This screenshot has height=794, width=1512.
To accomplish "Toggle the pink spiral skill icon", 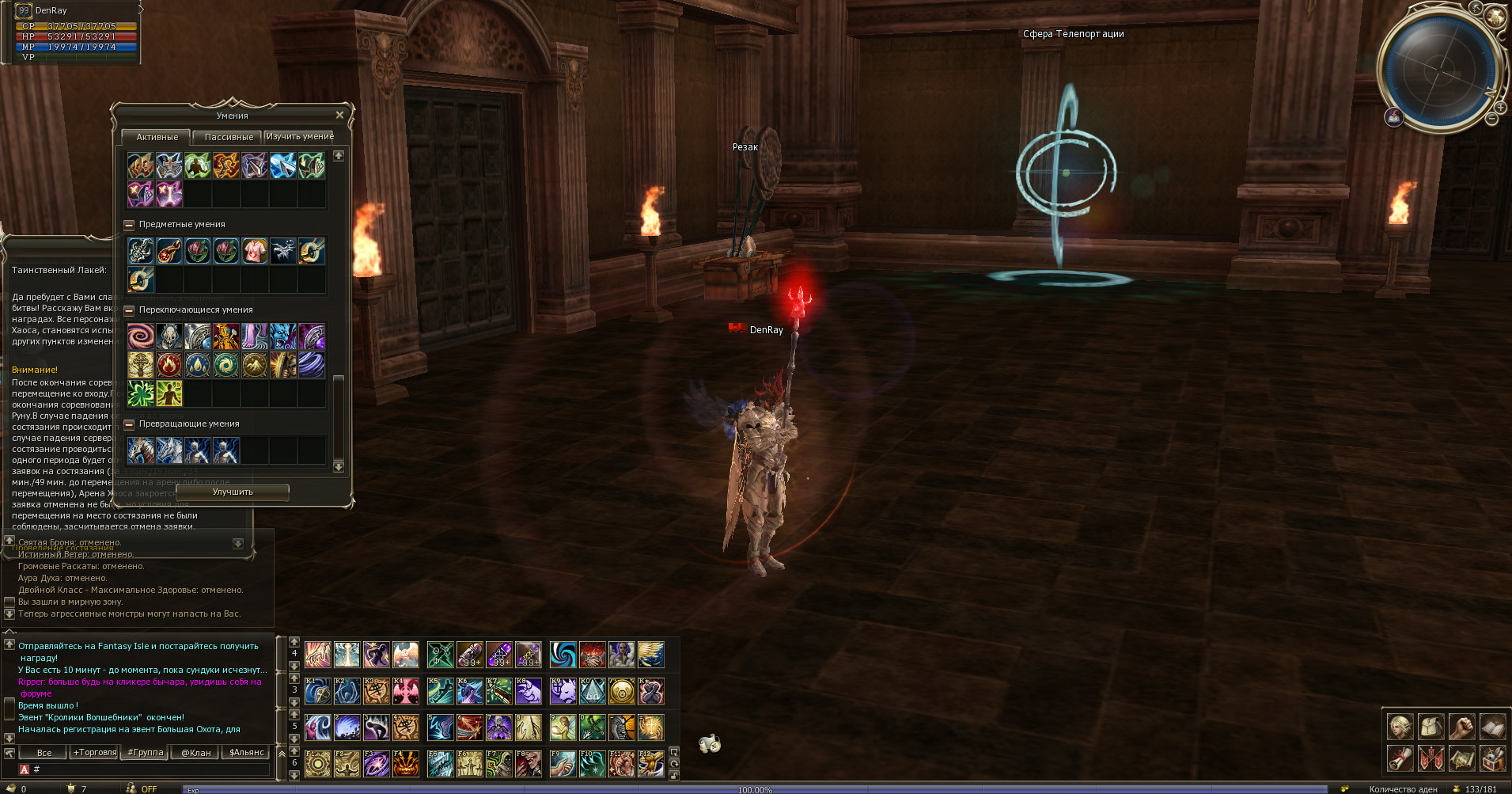I will (x=141, y=336).
